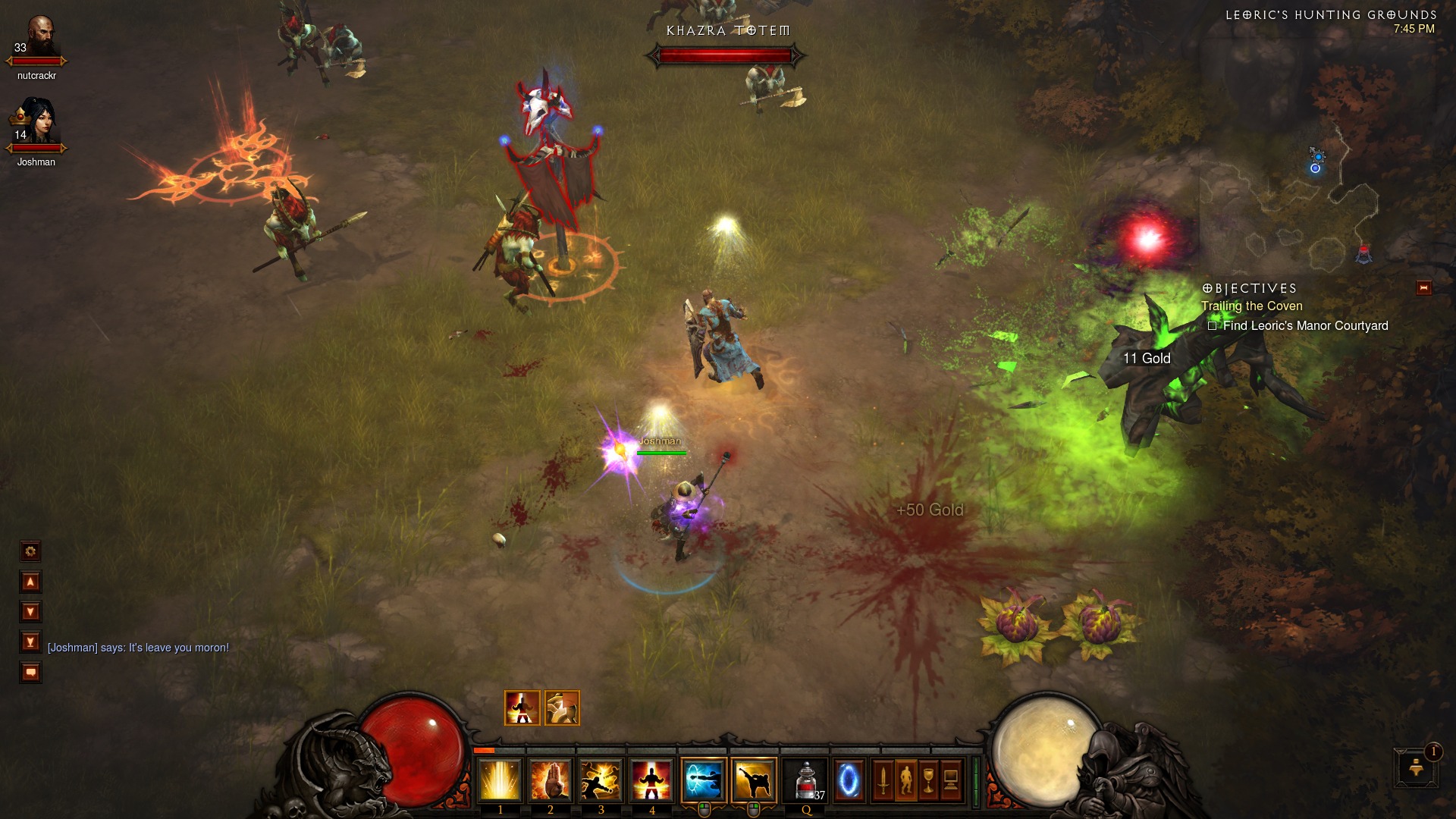Drink the health potion
Viewport: 1456px width, 819px height.
pyautogui.click(x=806, y=780)
